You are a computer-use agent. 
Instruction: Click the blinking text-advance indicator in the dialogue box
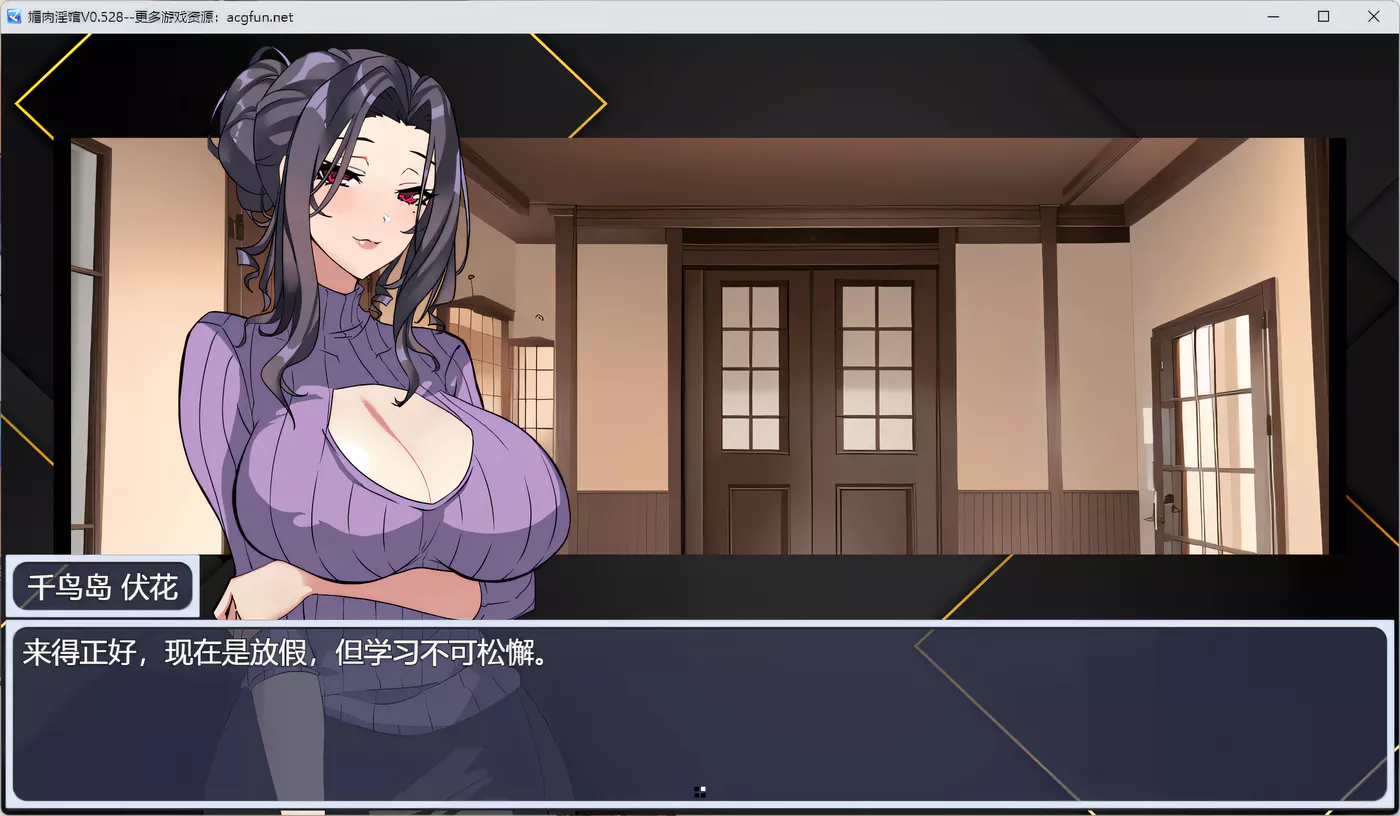tap(700, 791)
